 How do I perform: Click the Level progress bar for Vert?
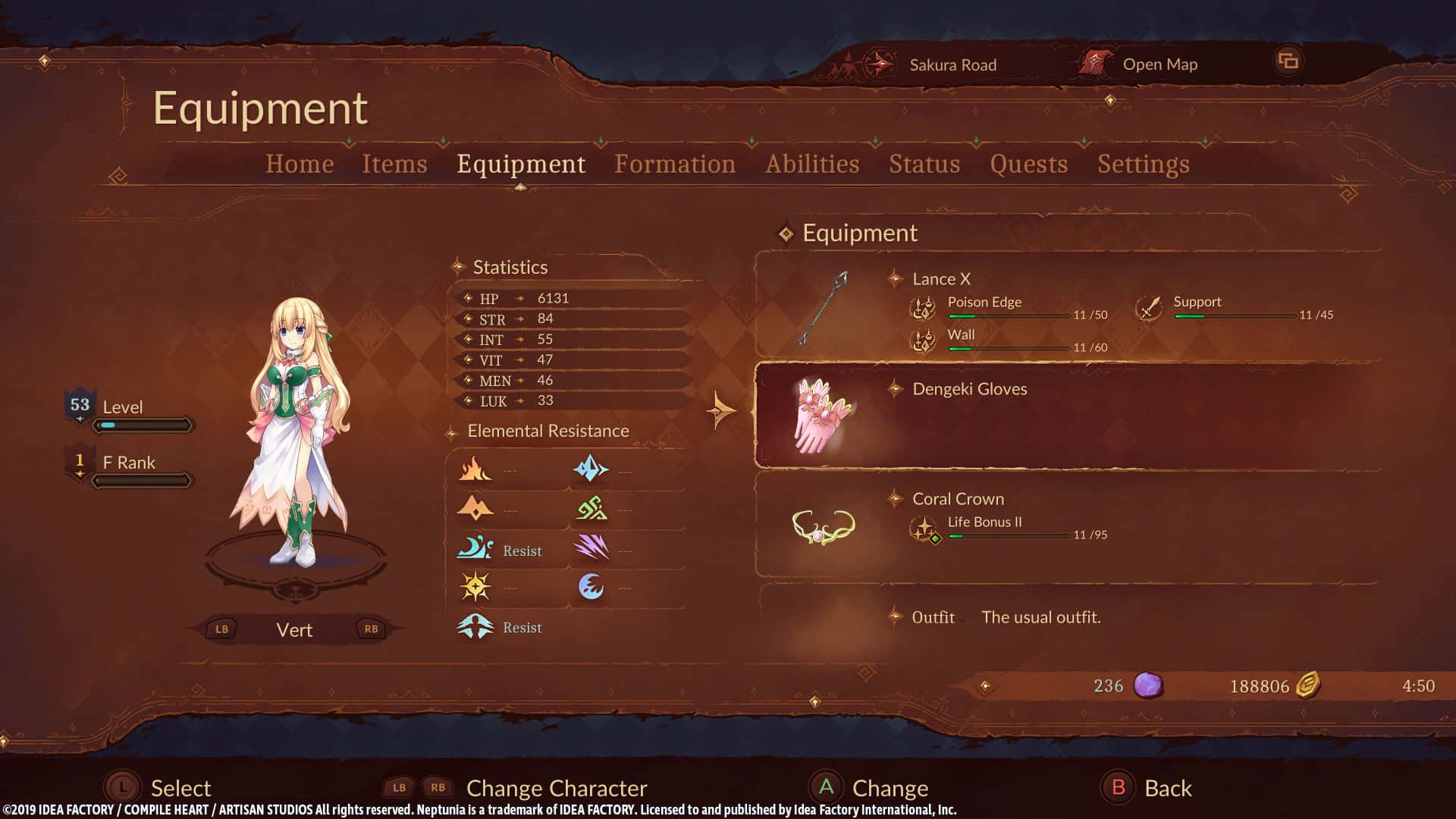[x=143, y=425]
